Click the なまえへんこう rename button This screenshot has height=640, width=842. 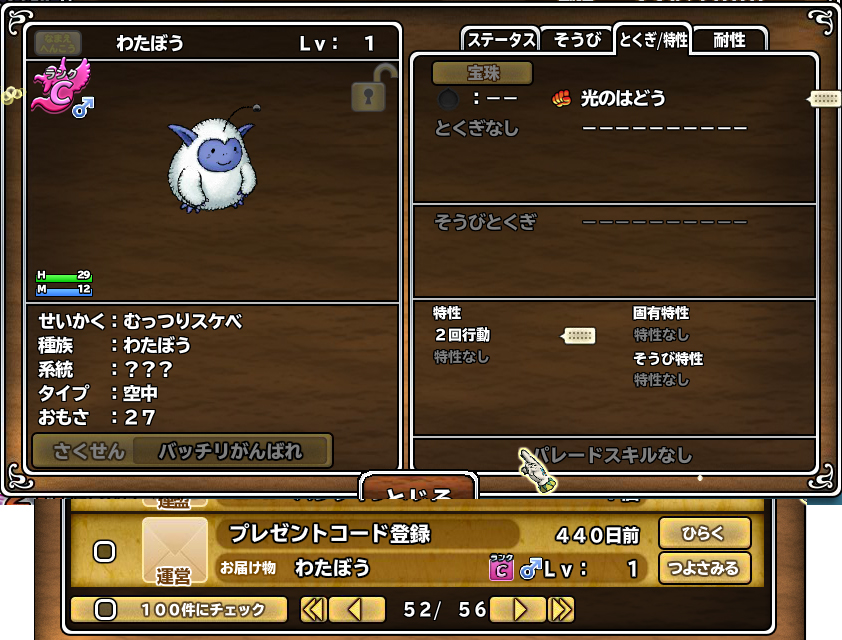(58, 43)
